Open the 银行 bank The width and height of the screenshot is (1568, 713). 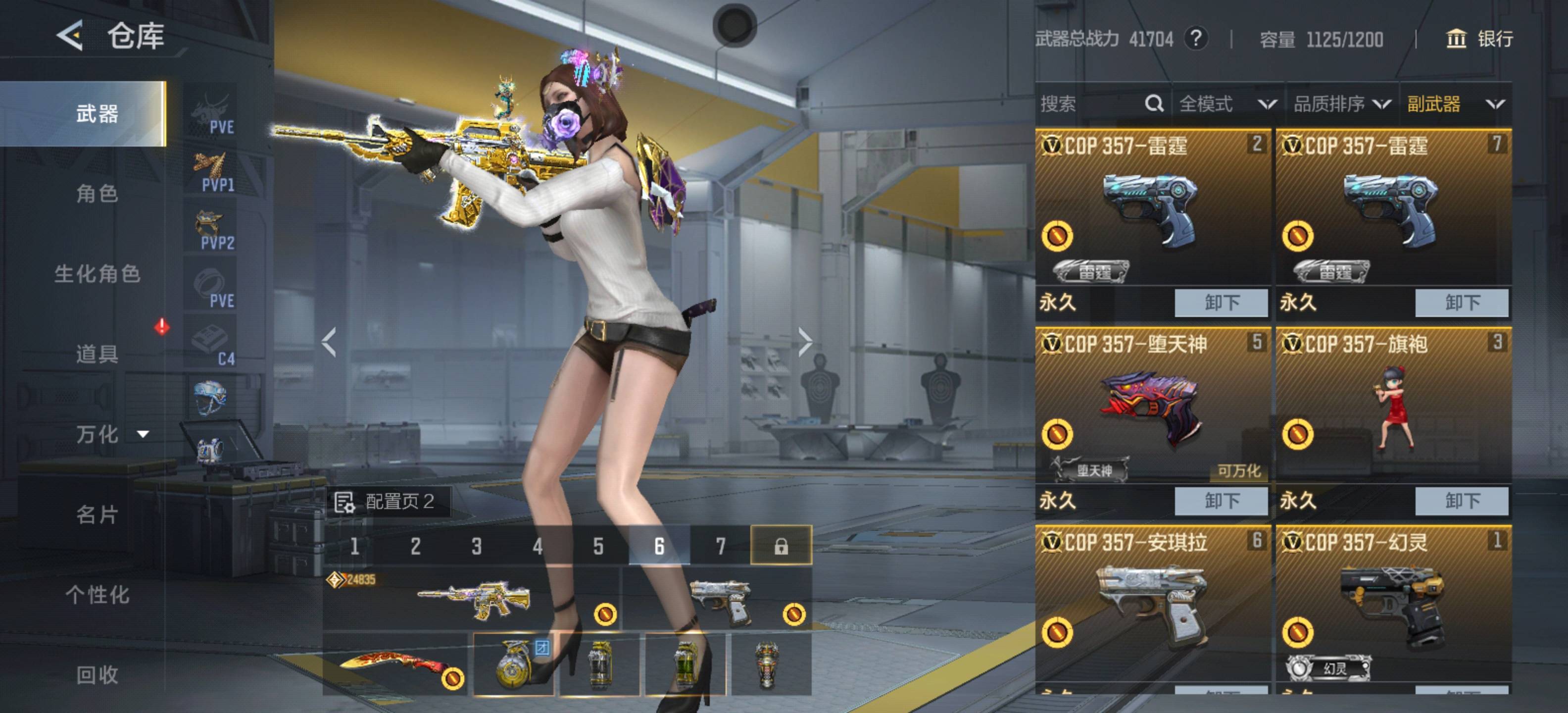pyautogui.click(x=1479, y=39)
